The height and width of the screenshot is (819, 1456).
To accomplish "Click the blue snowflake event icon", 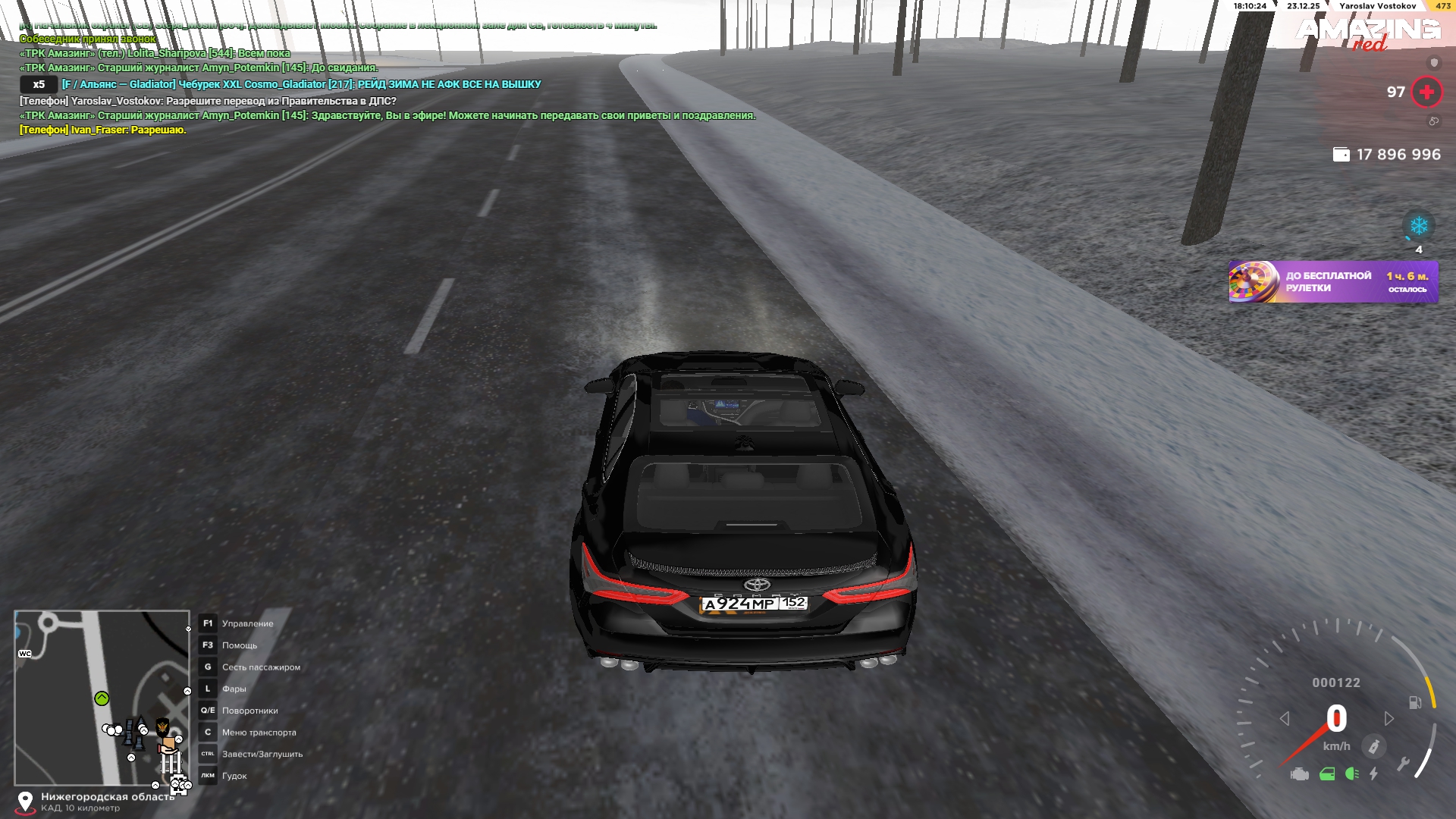I will pyautogui.click(x=1418, y=226).
